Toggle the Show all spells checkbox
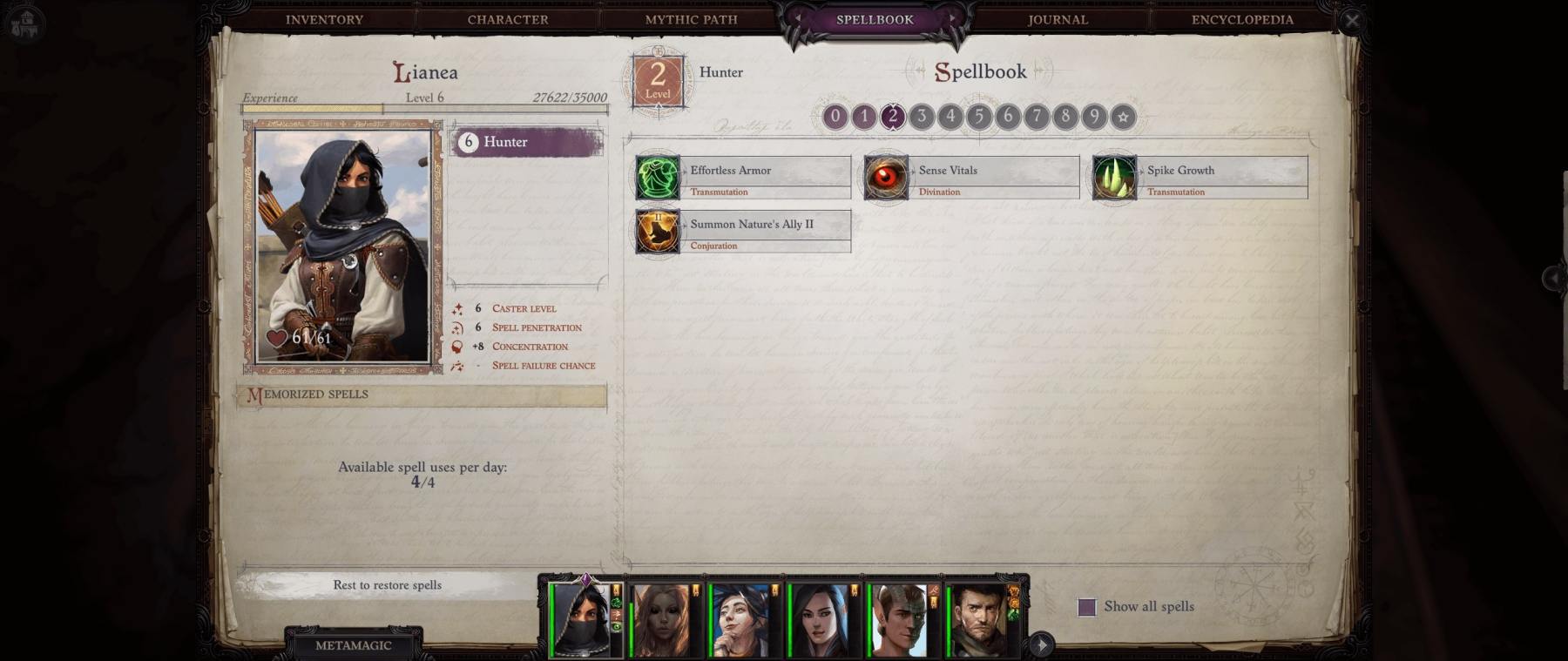Image resolution: width=1568 pixels, height=661 pixels. pyautogui.click(x=1087, y=607)
